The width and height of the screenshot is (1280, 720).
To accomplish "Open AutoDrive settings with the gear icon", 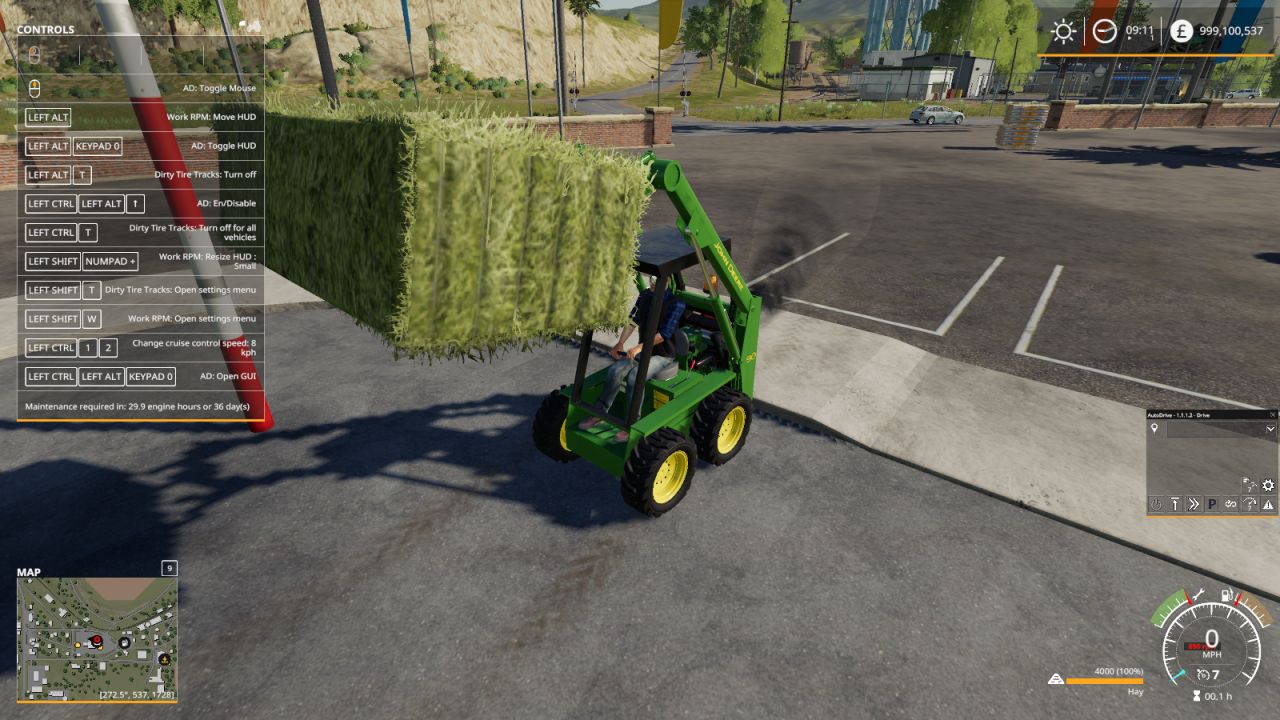I will coord(1268,485).
